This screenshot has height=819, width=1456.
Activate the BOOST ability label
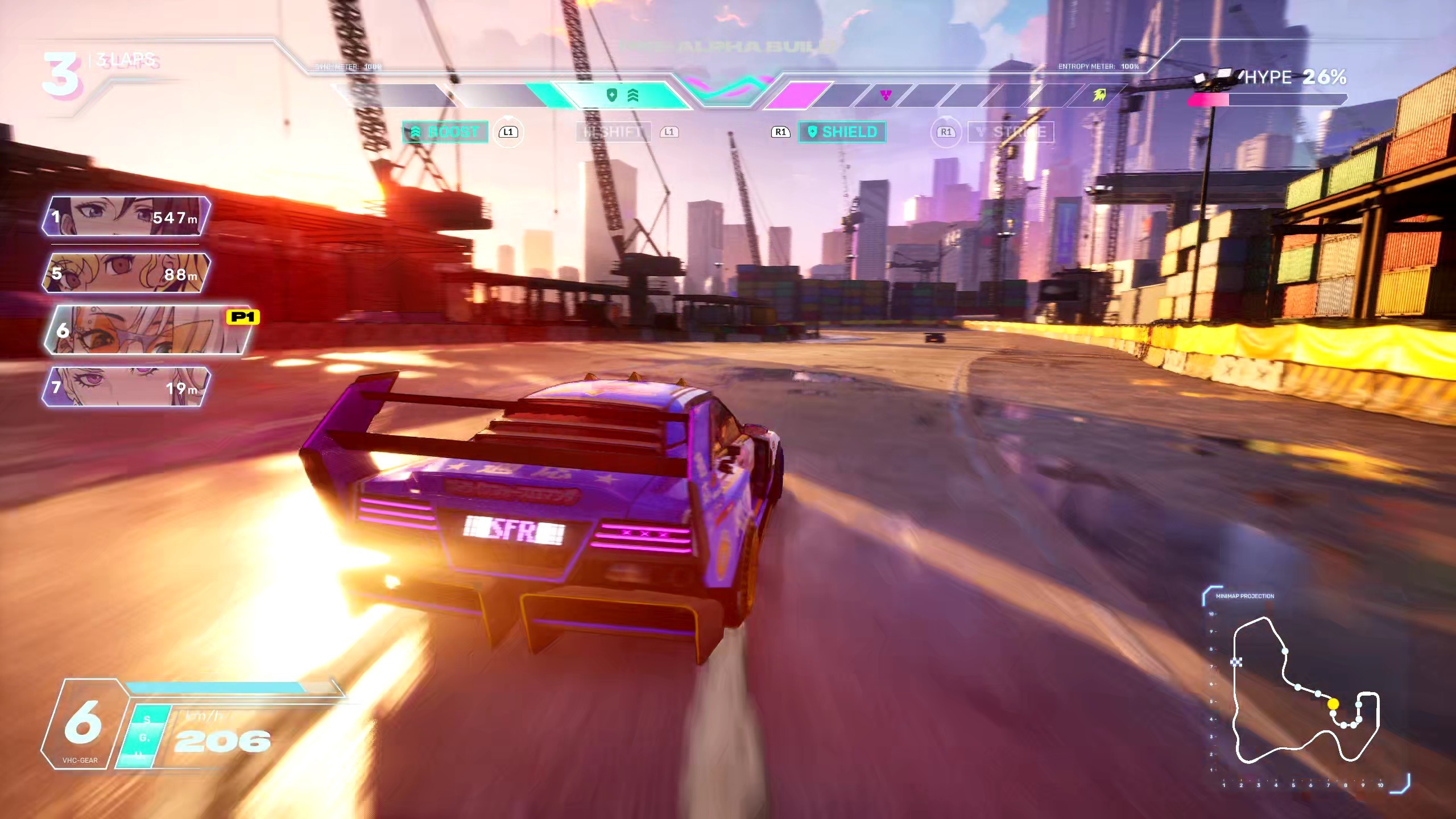445,132
